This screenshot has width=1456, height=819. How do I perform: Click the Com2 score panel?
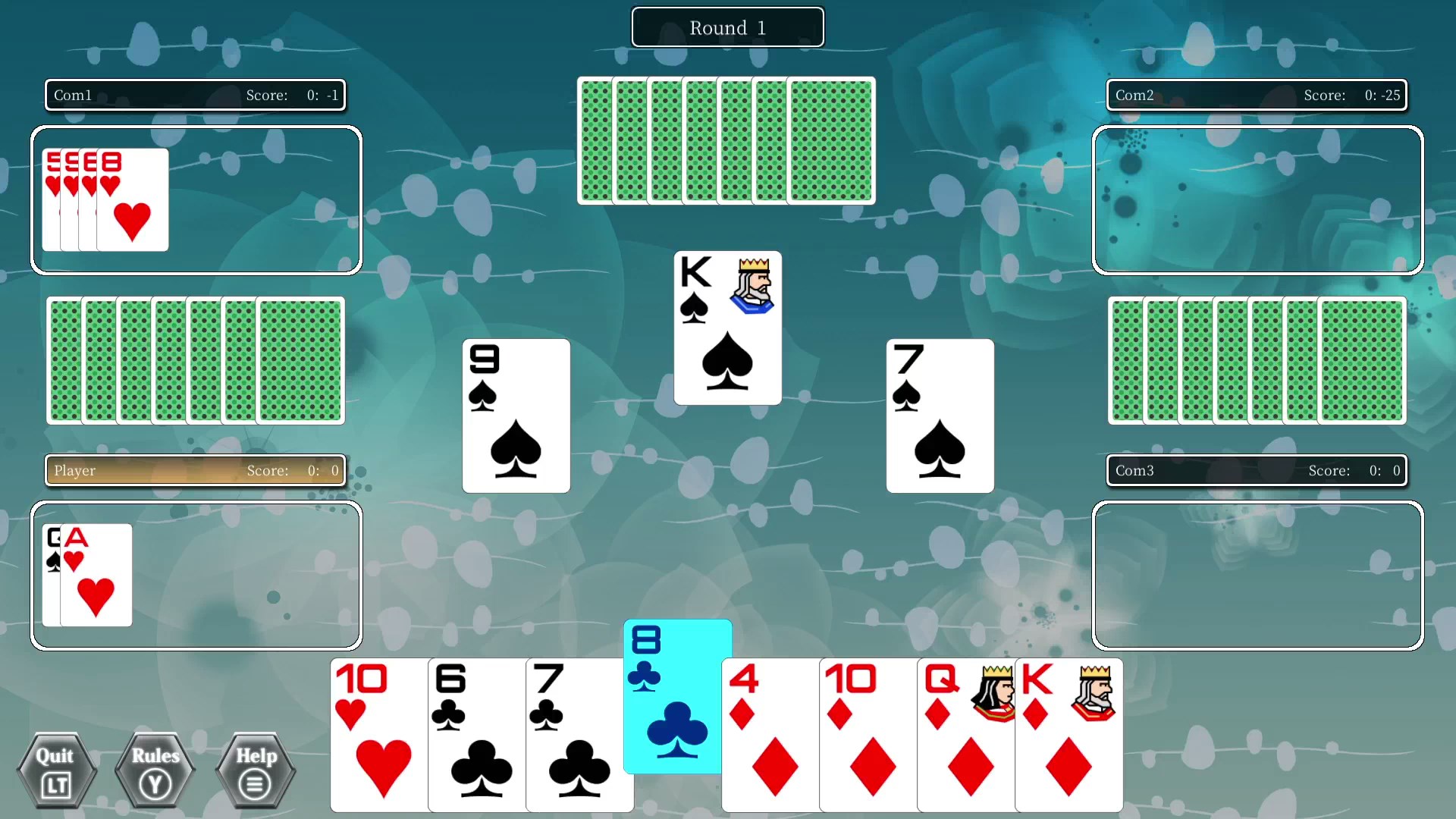click(x=1257, y=95)
